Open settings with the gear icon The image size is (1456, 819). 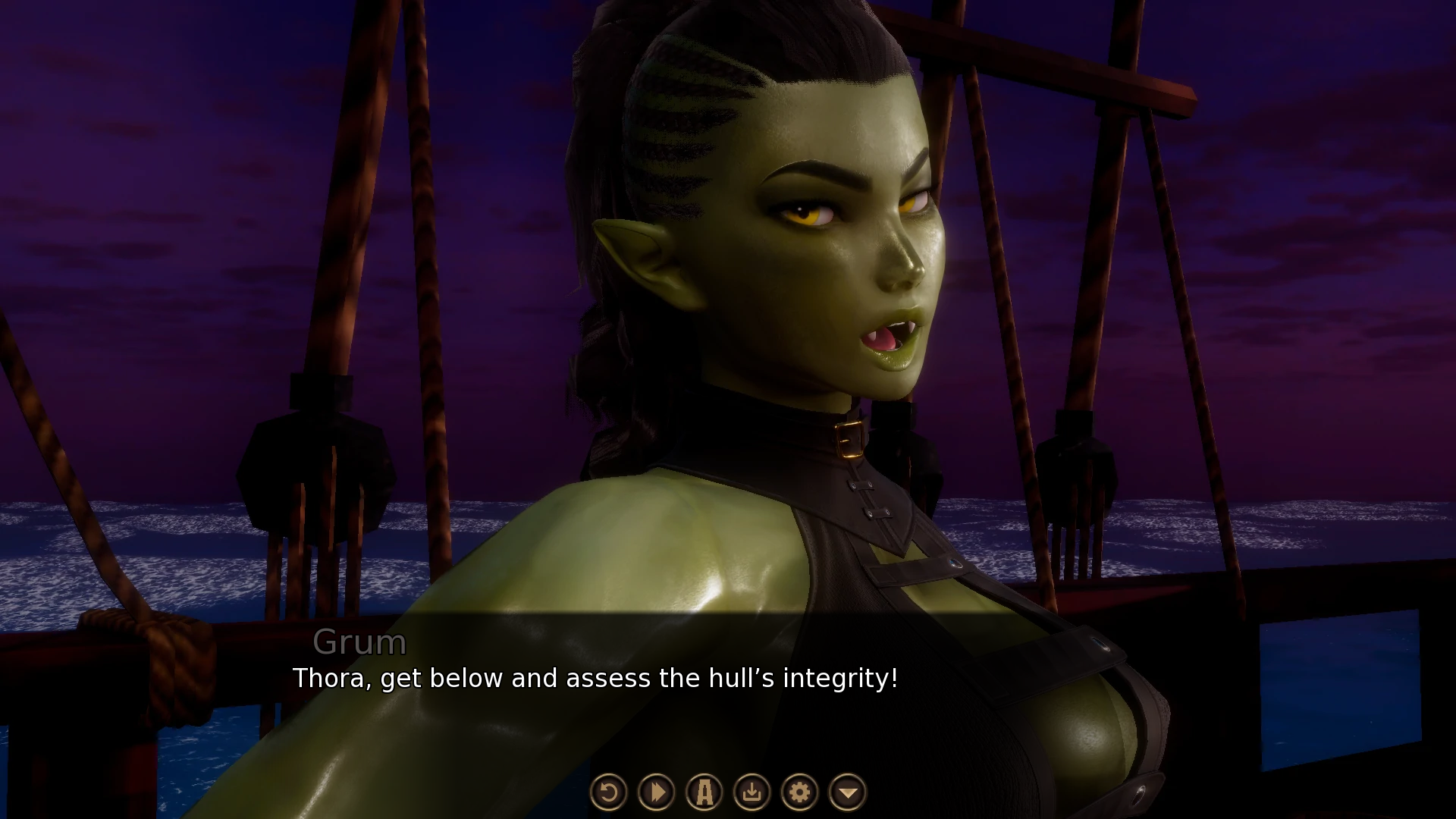800,792
